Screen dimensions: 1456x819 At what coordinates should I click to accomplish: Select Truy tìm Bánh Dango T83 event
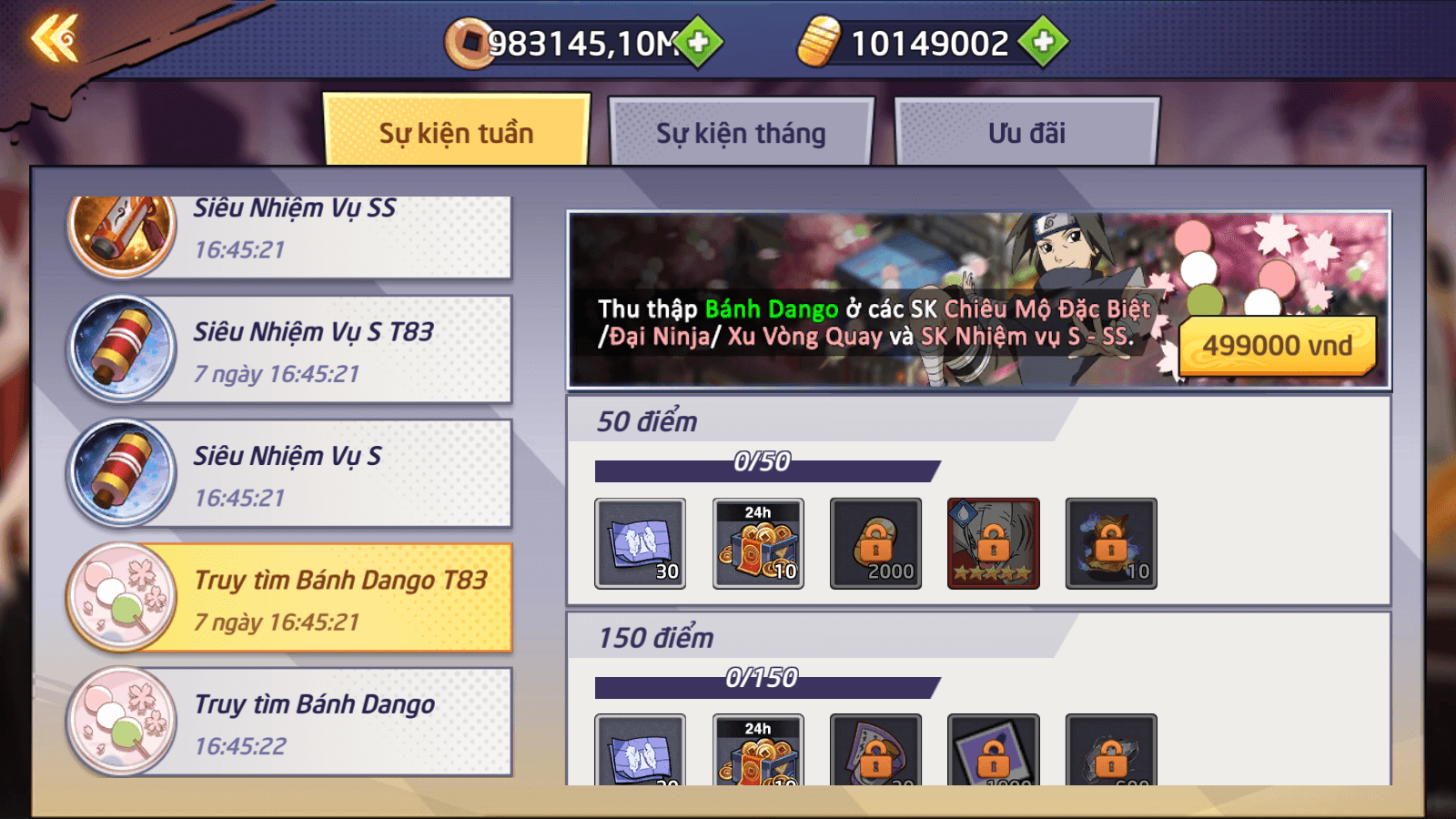[x=291, y=599]
